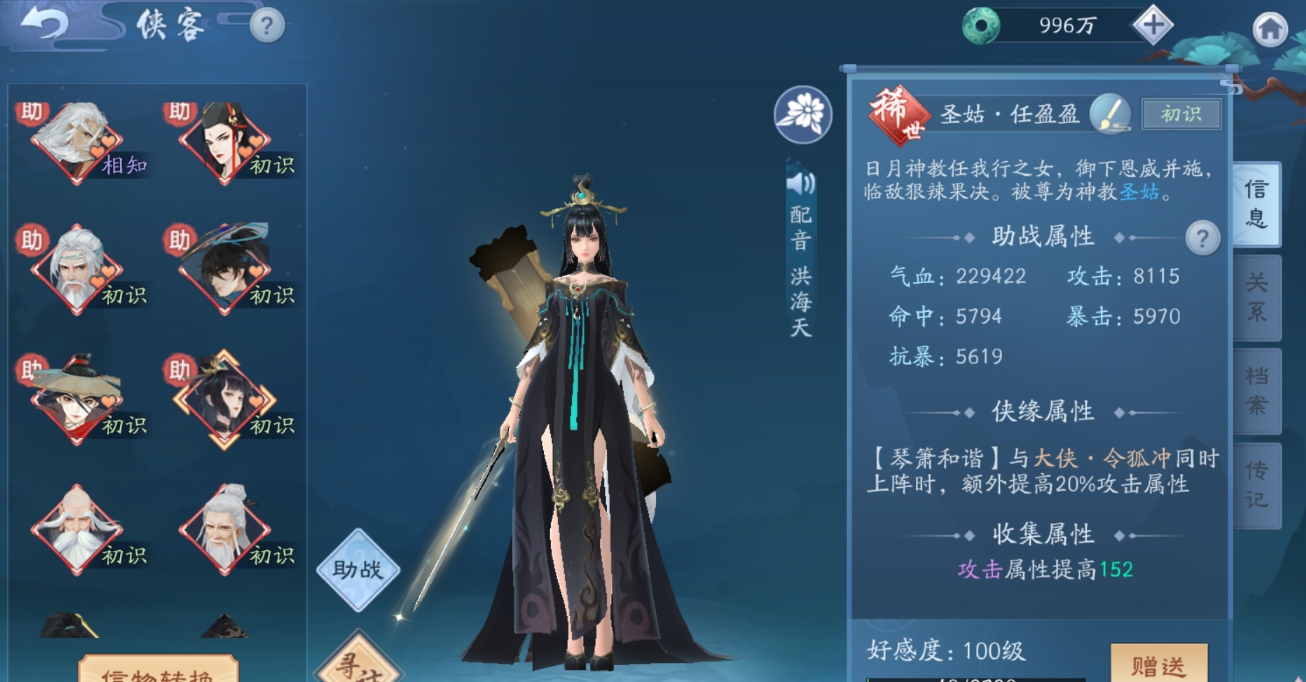Switch to the 档案 tab
The width and height of the screenshot is (1306, 682).
1257,390
